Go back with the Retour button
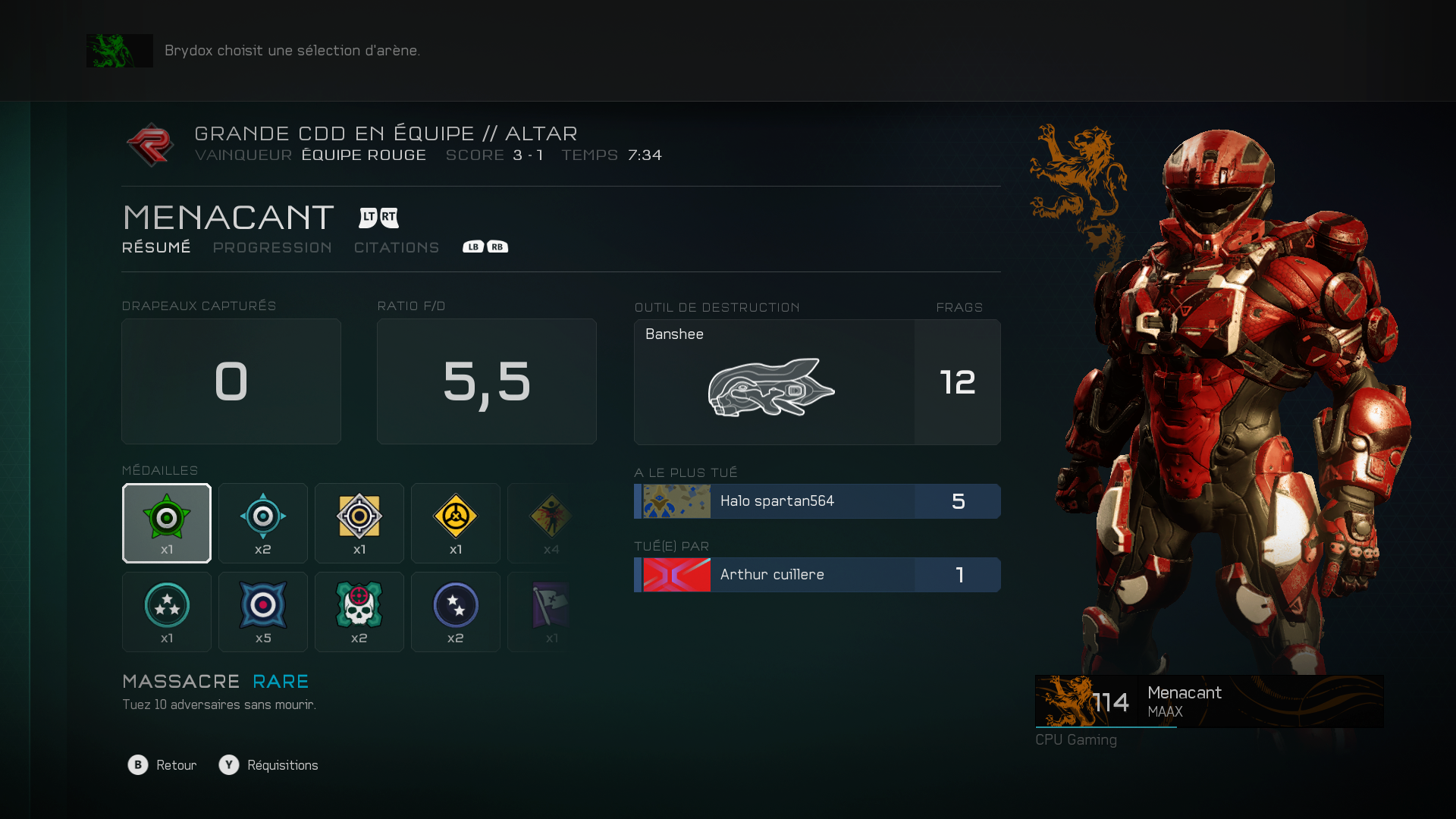The image size is (1456, 819). tap(162, 765)
